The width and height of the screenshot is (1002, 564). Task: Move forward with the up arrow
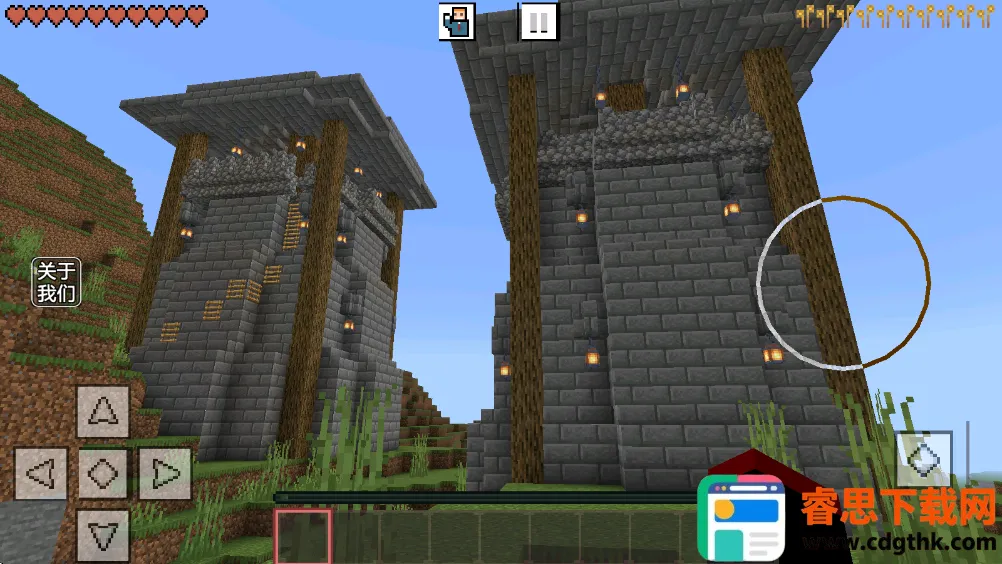[102, 412]
